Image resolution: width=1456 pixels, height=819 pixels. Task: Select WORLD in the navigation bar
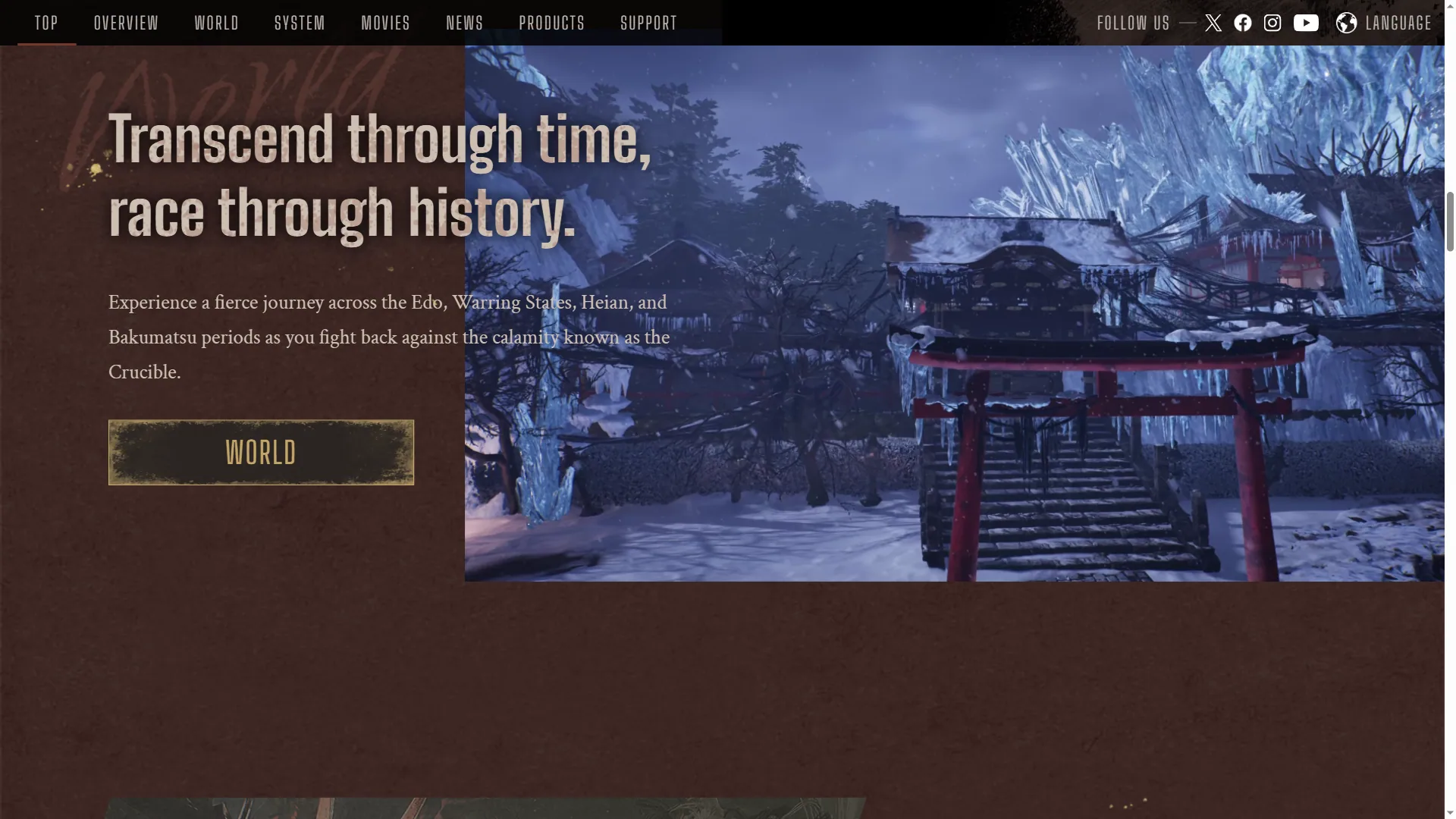[216, 23]
